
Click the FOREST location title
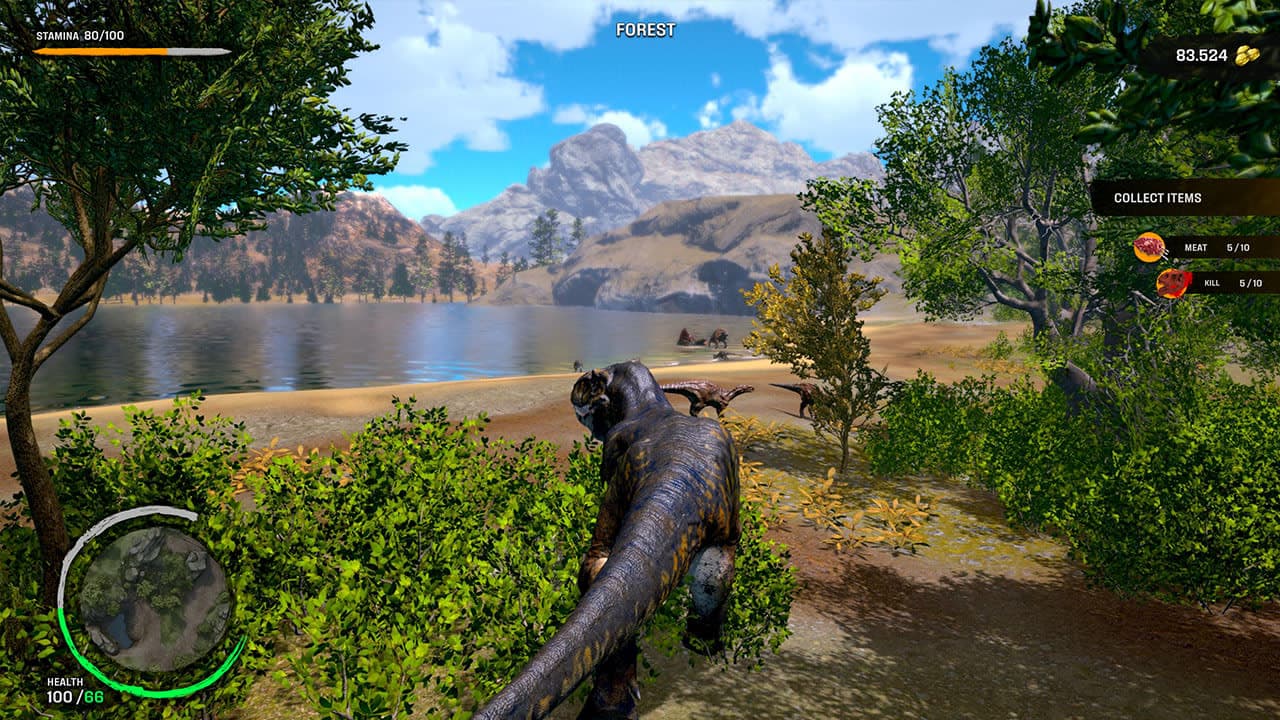646,30
